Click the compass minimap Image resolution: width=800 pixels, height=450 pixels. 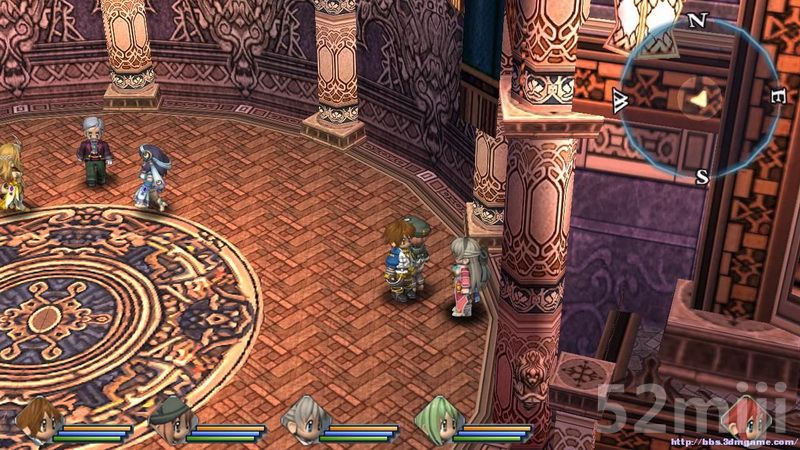pyautogui.click(x=701, y=98)
